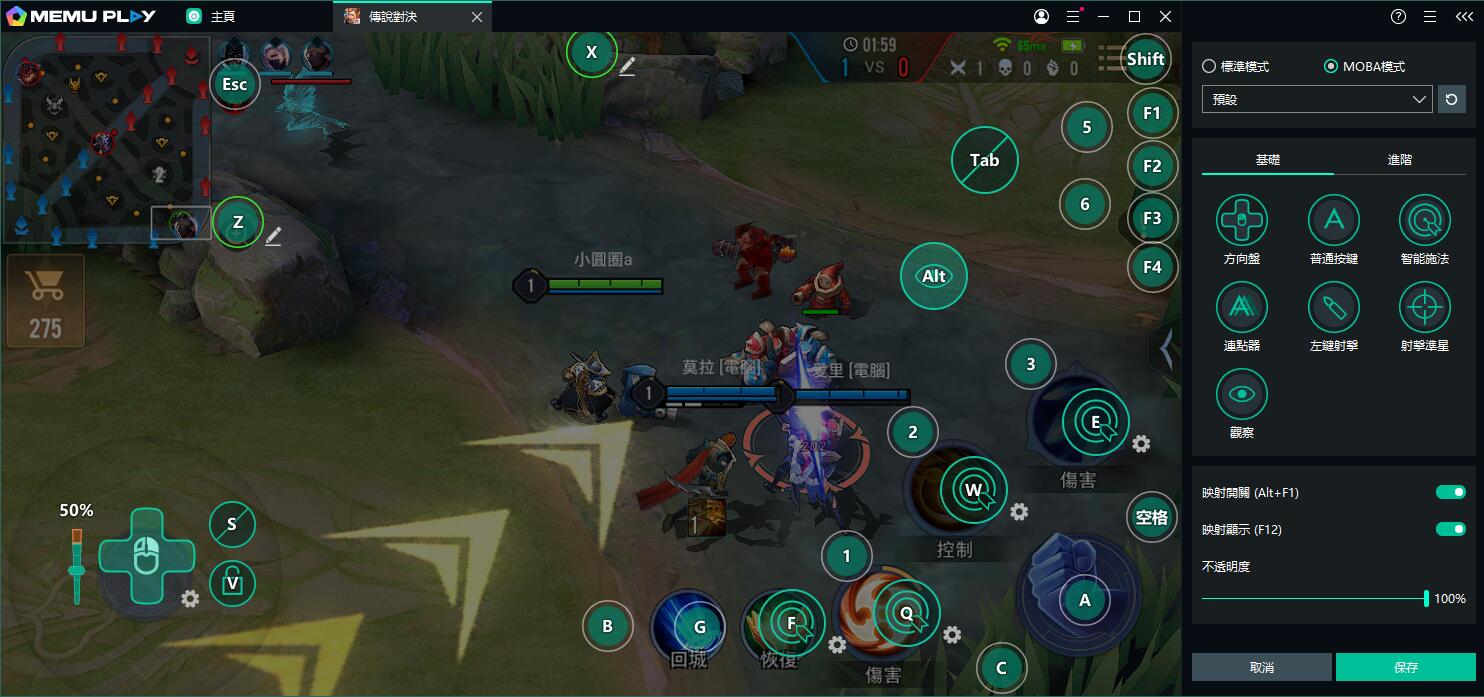Click the 取消 cancel button

pos(1261,667)
